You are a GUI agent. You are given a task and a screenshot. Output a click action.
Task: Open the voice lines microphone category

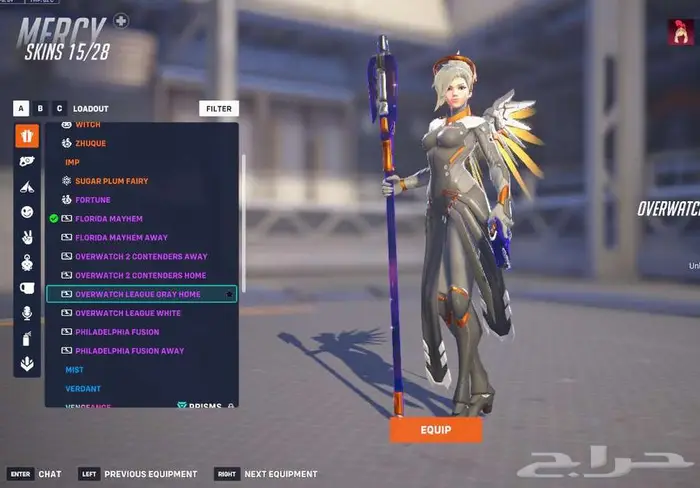(27, 313)
